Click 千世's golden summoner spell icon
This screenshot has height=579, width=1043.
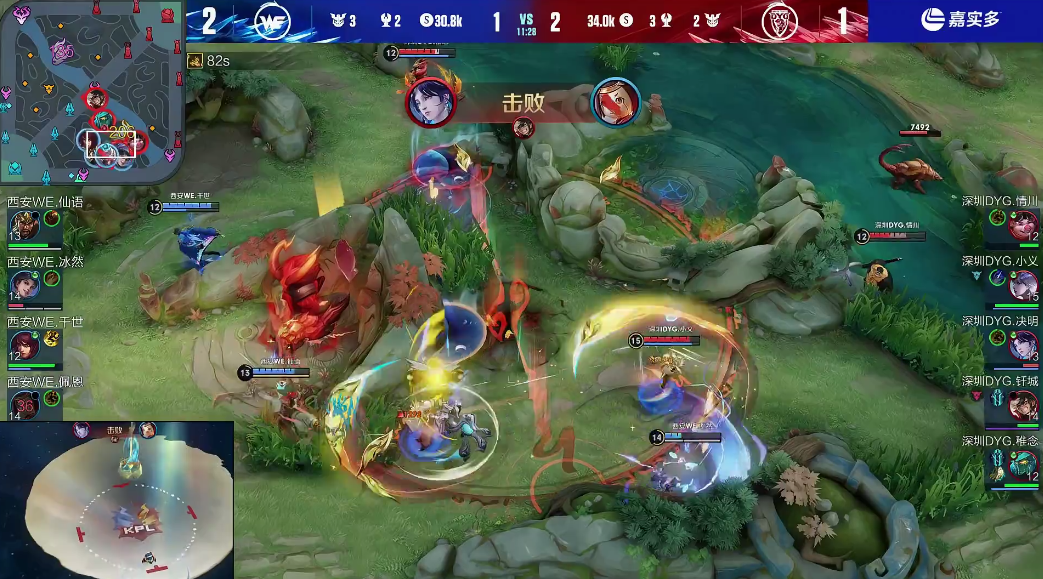pos(51,338)
